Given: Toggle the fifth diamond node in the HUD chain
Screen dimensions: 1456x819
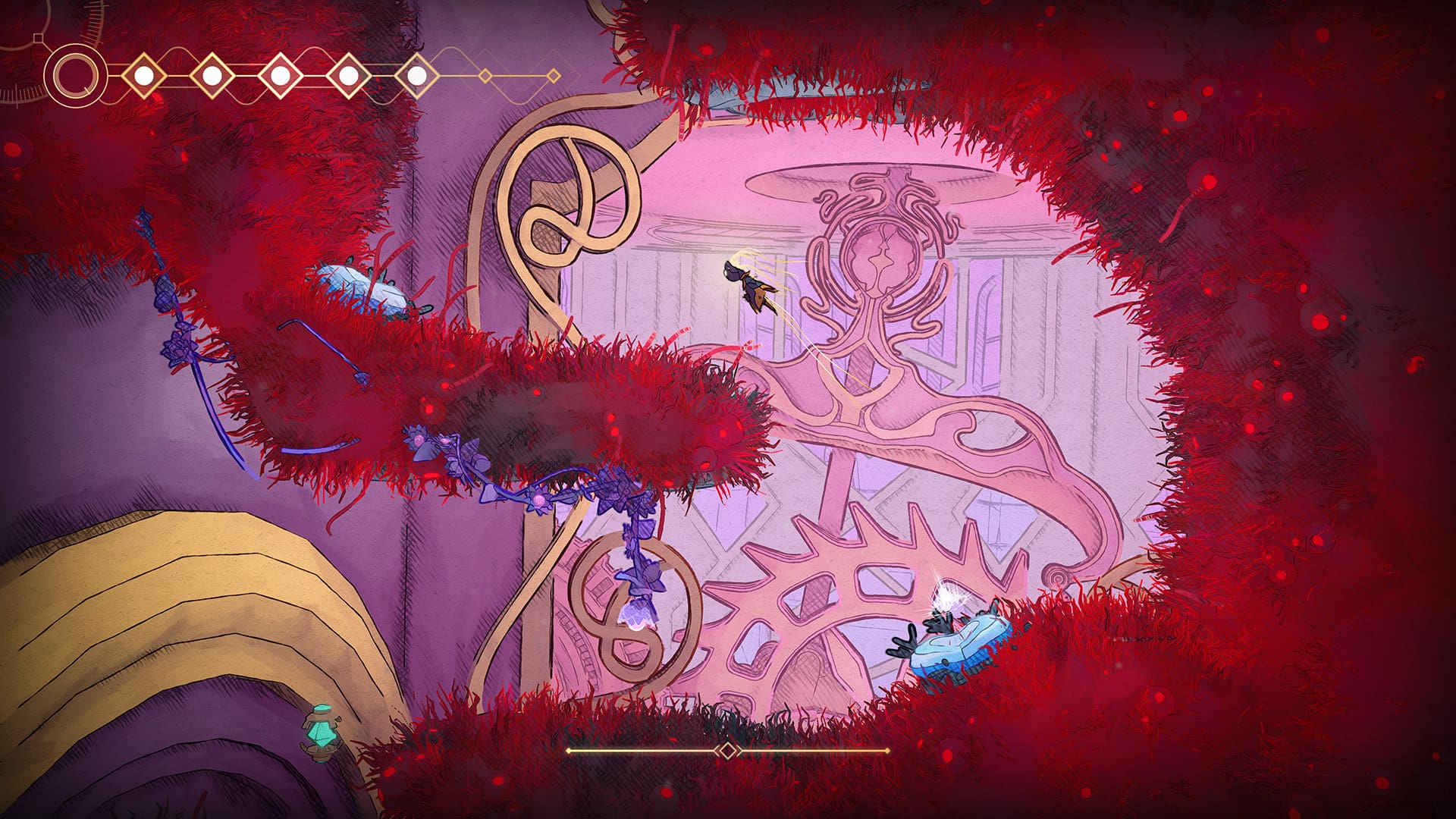Looking at the screenshot, I should pos(416,74).
